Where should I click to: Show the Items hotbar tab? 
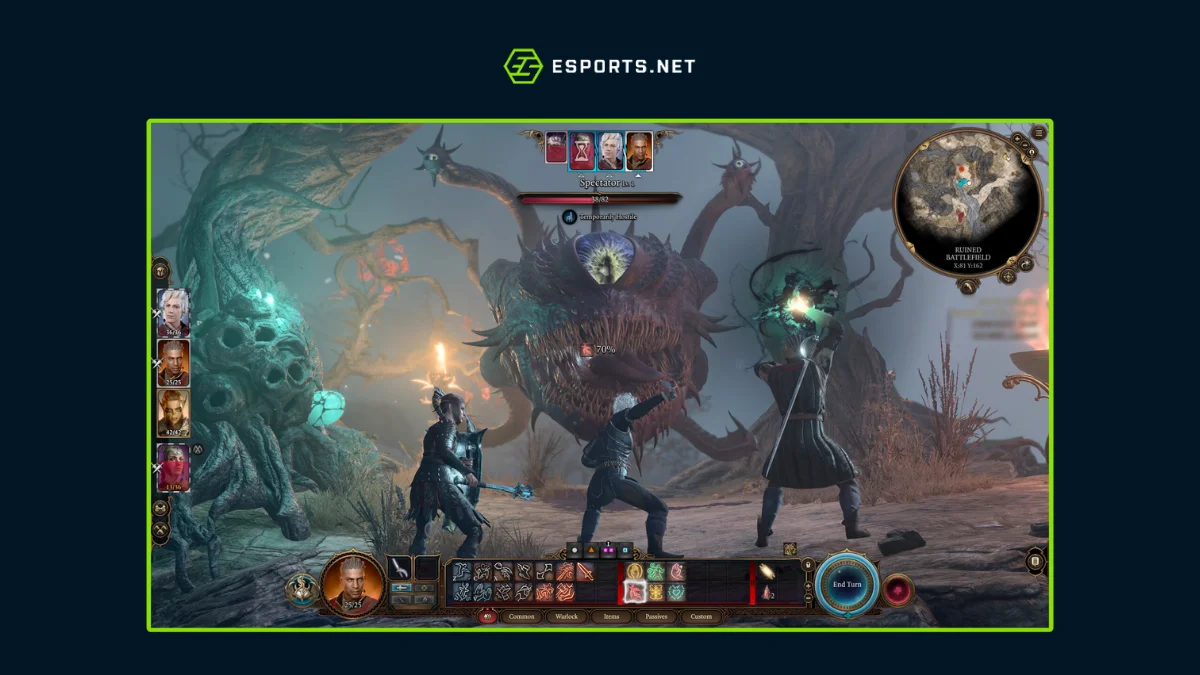point(611,617)
